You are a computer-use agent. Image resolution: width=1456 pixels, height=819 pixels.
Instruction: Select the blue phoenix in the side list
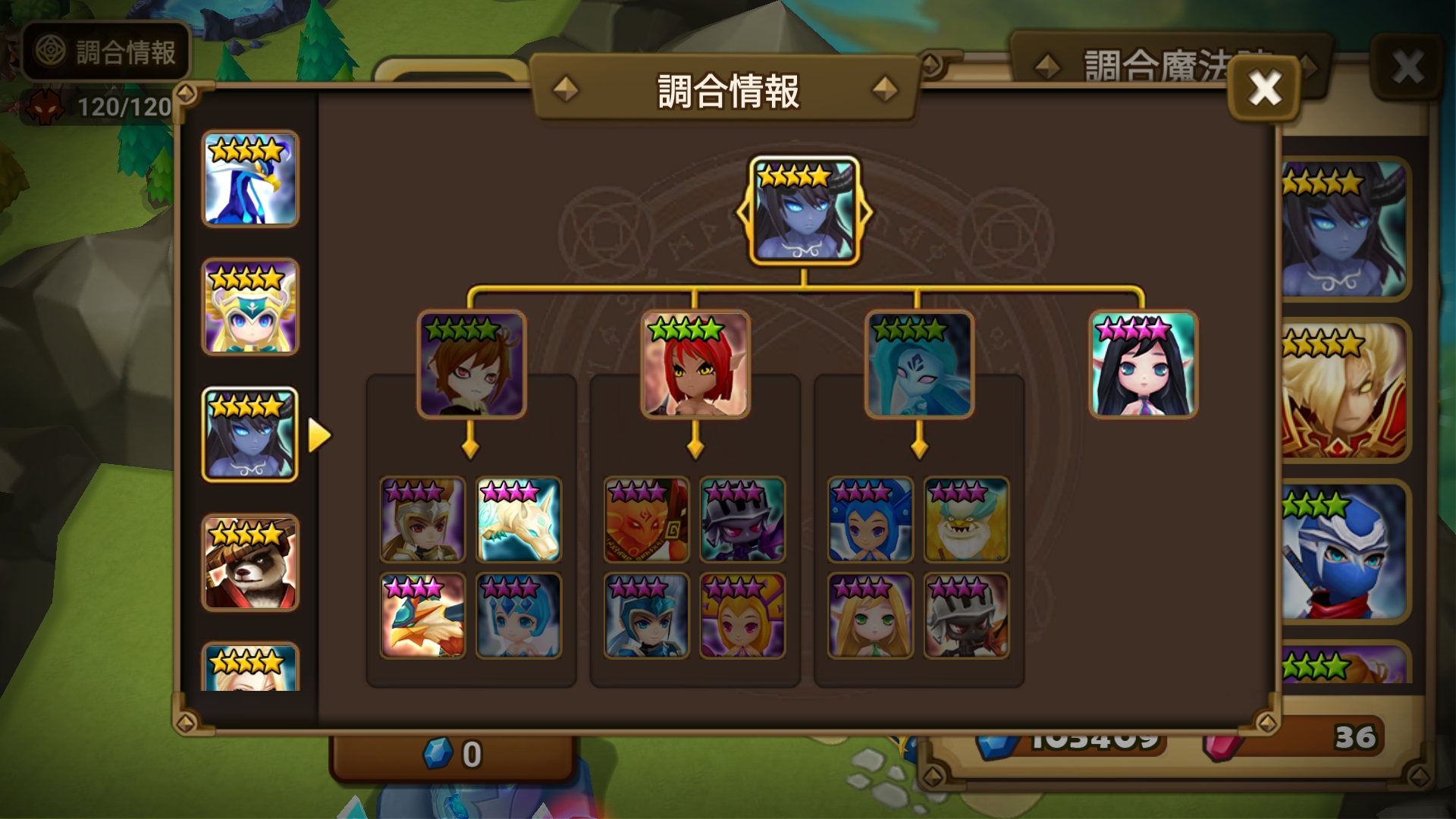(250, 179)
